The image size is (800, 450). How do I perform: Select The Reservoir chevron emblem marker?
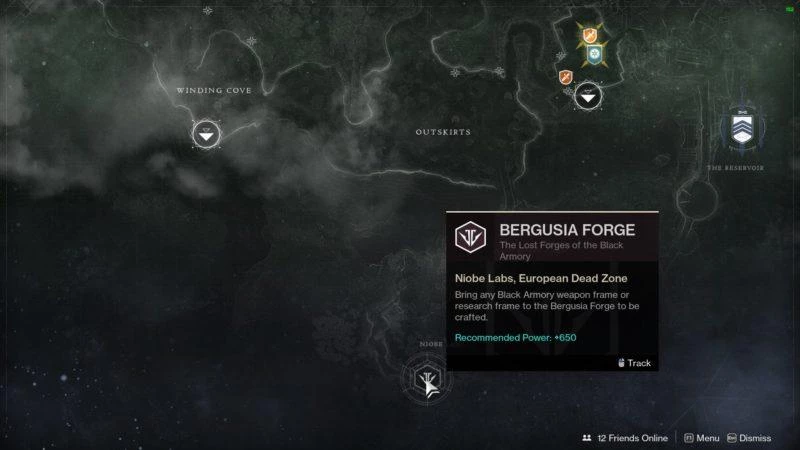741,127
